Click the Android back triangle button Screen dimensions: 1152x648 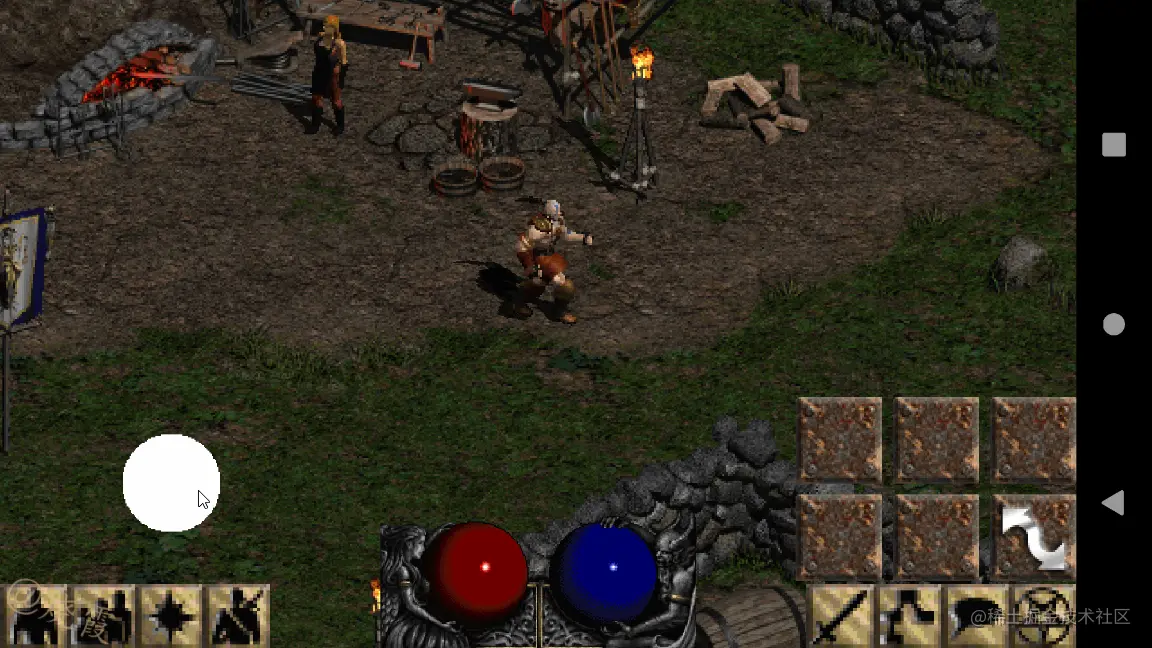coord(1113,503)
